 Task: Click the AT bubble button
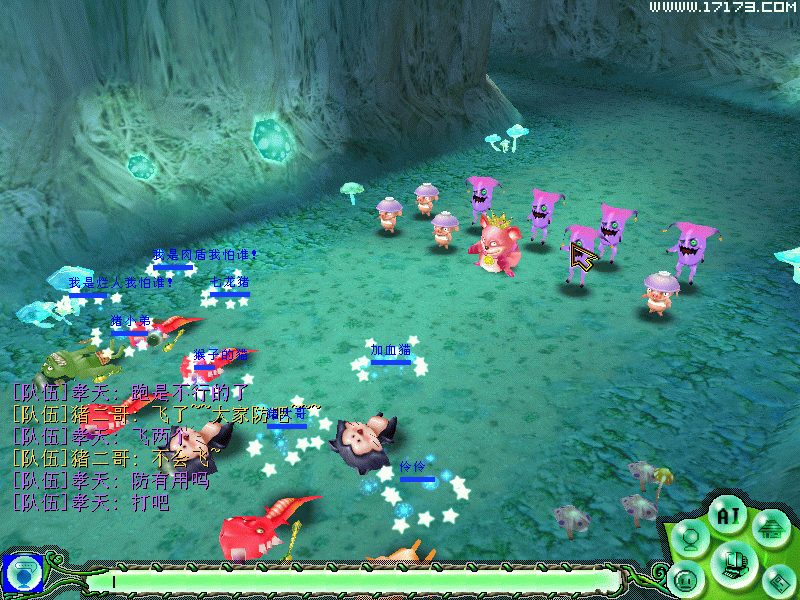[x=726, y=516]
